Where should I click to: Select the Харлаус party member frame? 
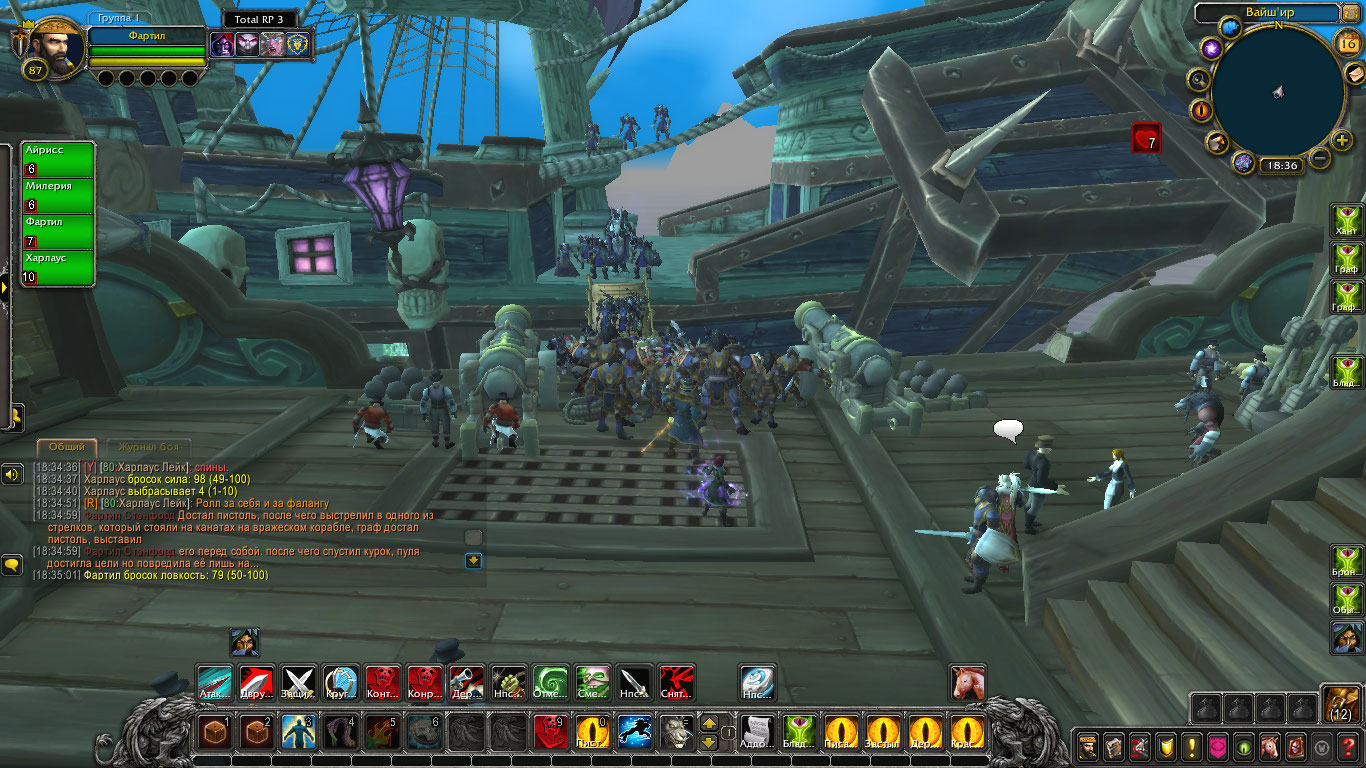58,268
